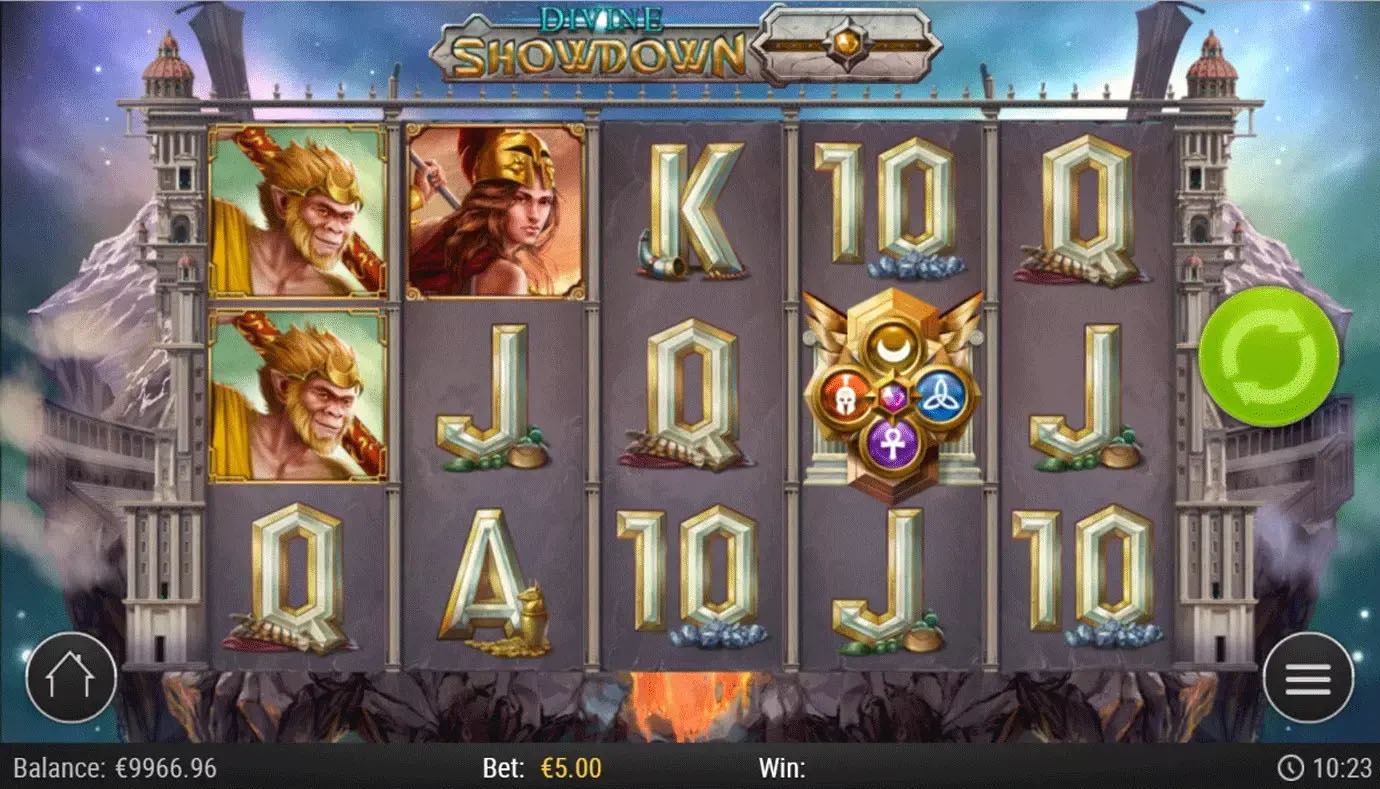Click the clock icon next to 10:23
Viewport: 1380px width, 789px height.
pyautogui.click(x=1295, y=770)
